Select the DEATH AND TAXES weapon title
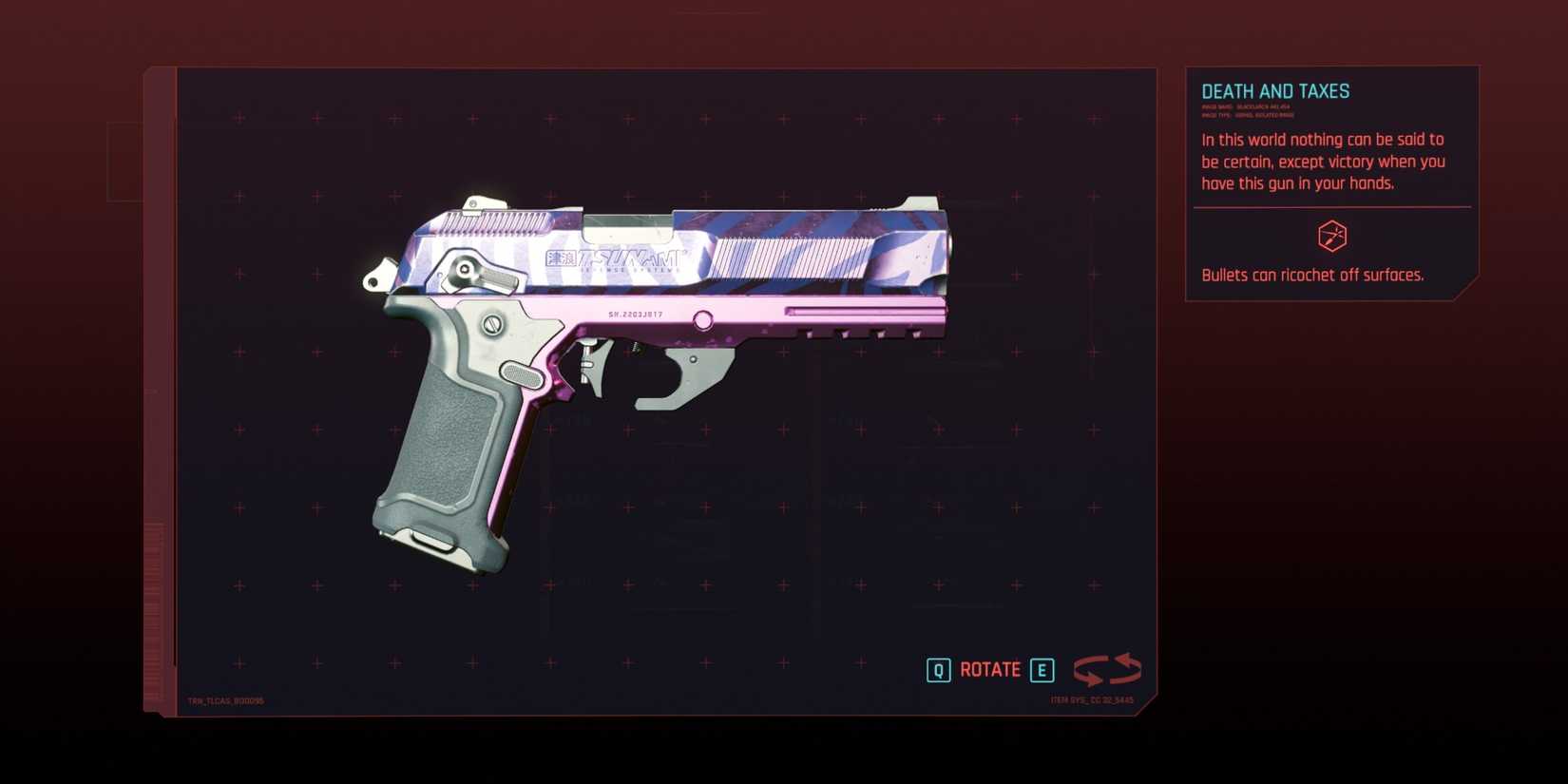Image resolution: width=1568 pixels, height=784 pixels. click(1274, 90)
